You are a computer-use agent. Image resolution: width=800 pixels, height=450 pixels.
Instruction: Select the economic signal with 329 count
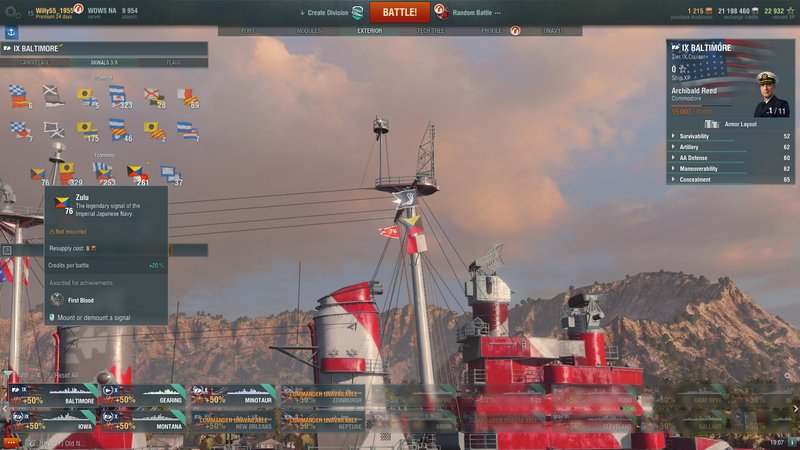click(67, 174)
